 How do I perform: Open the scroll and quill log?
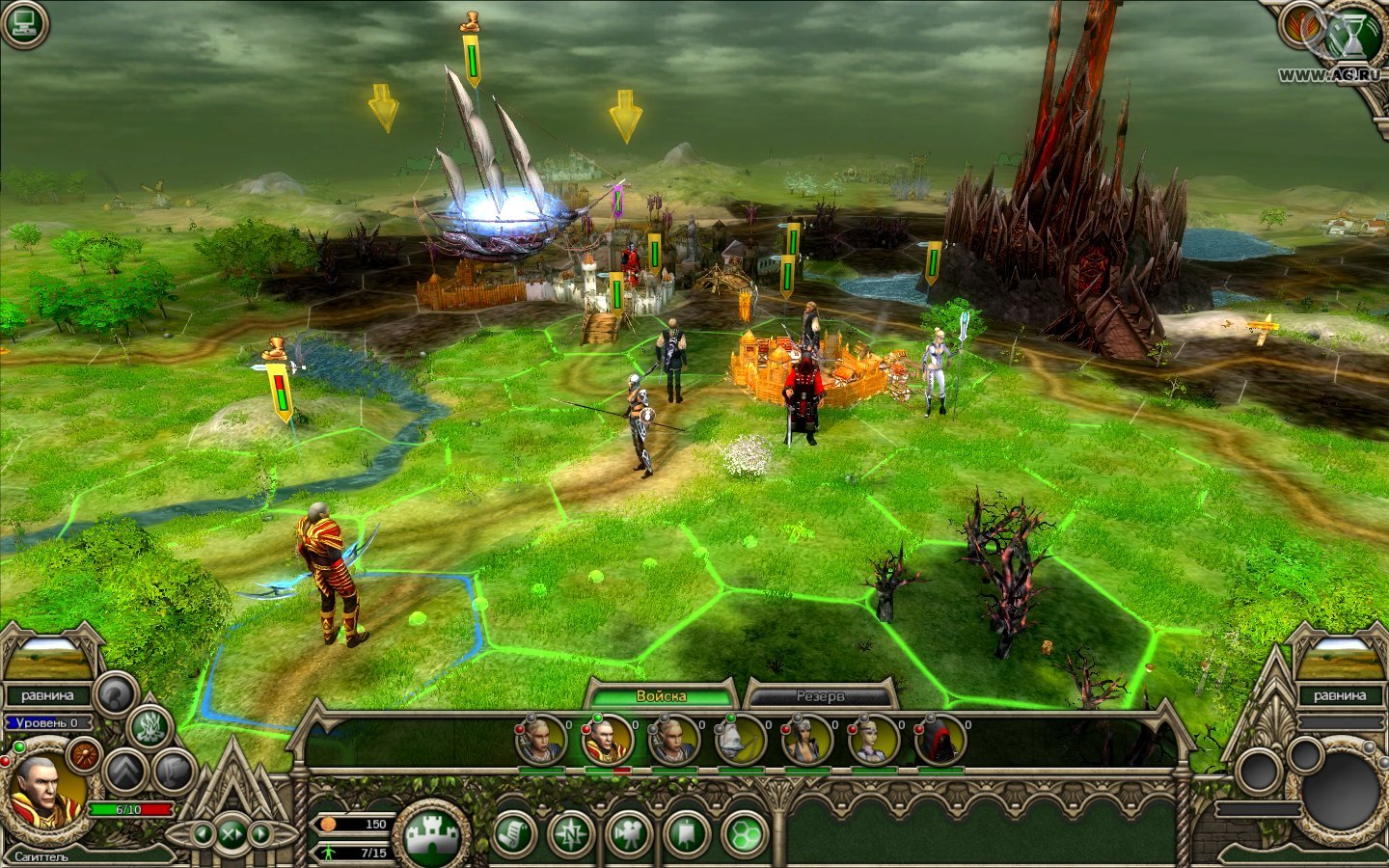point(516,834)
